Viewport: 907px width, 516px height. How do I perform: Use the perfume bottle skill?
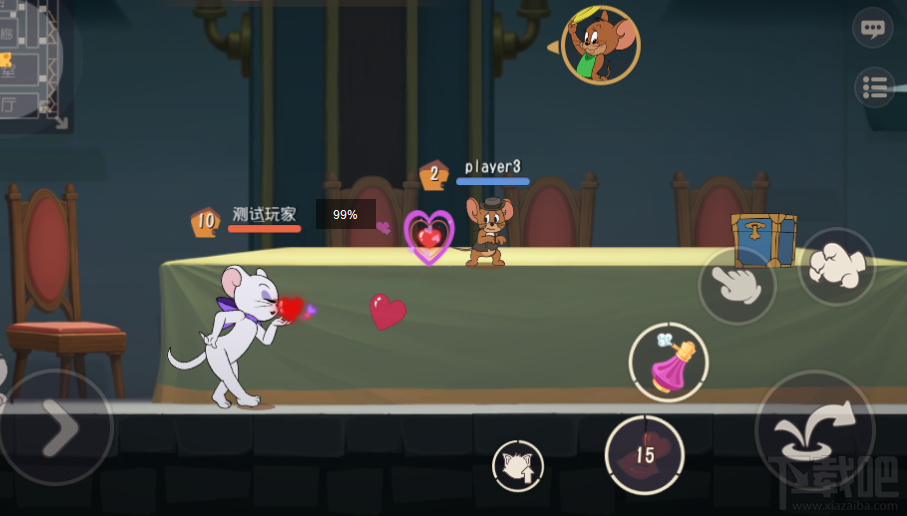[668, 362]
